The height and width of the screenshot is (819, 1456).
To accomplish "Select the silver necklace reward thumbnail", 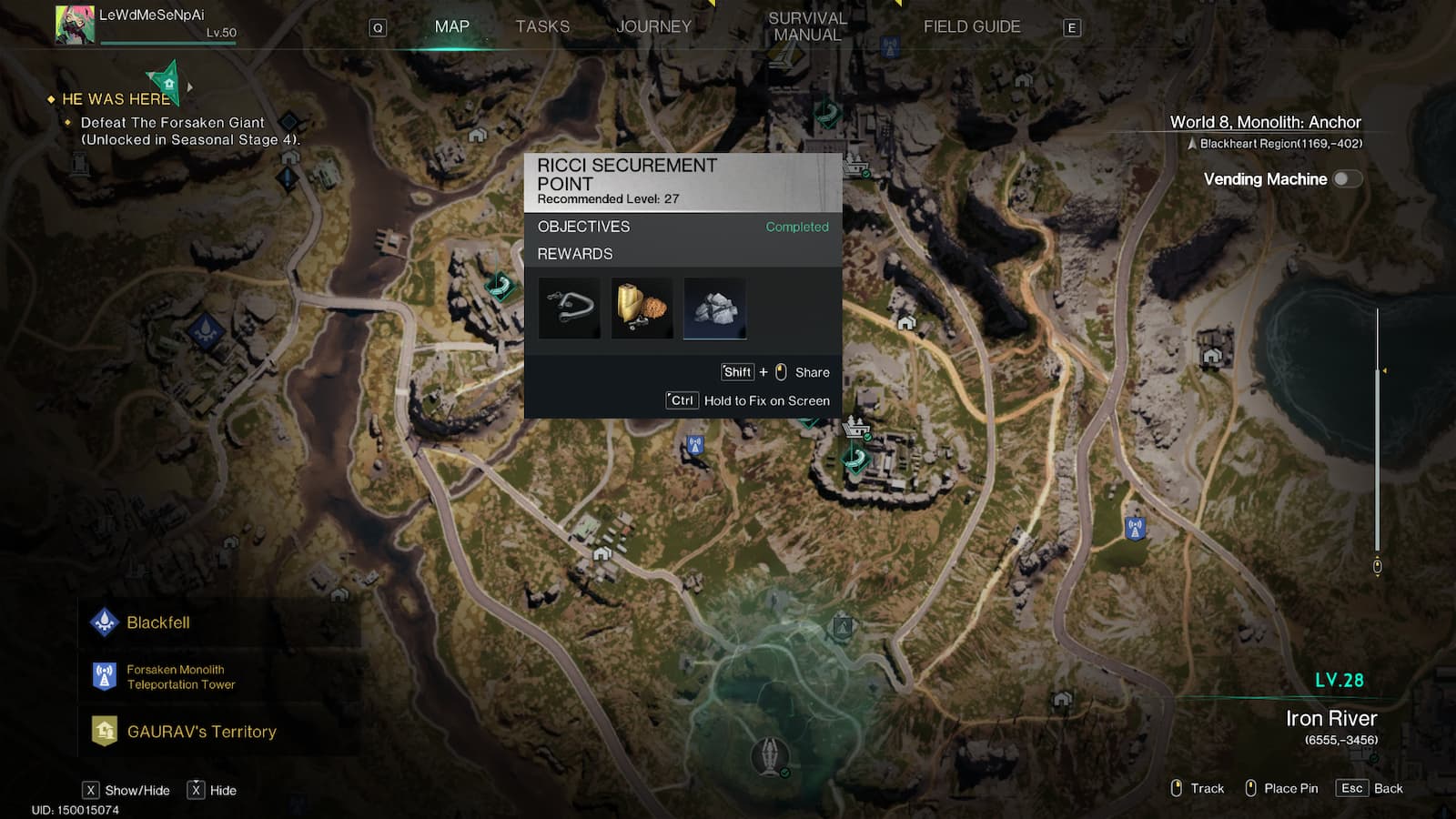I will coord(569,308).
